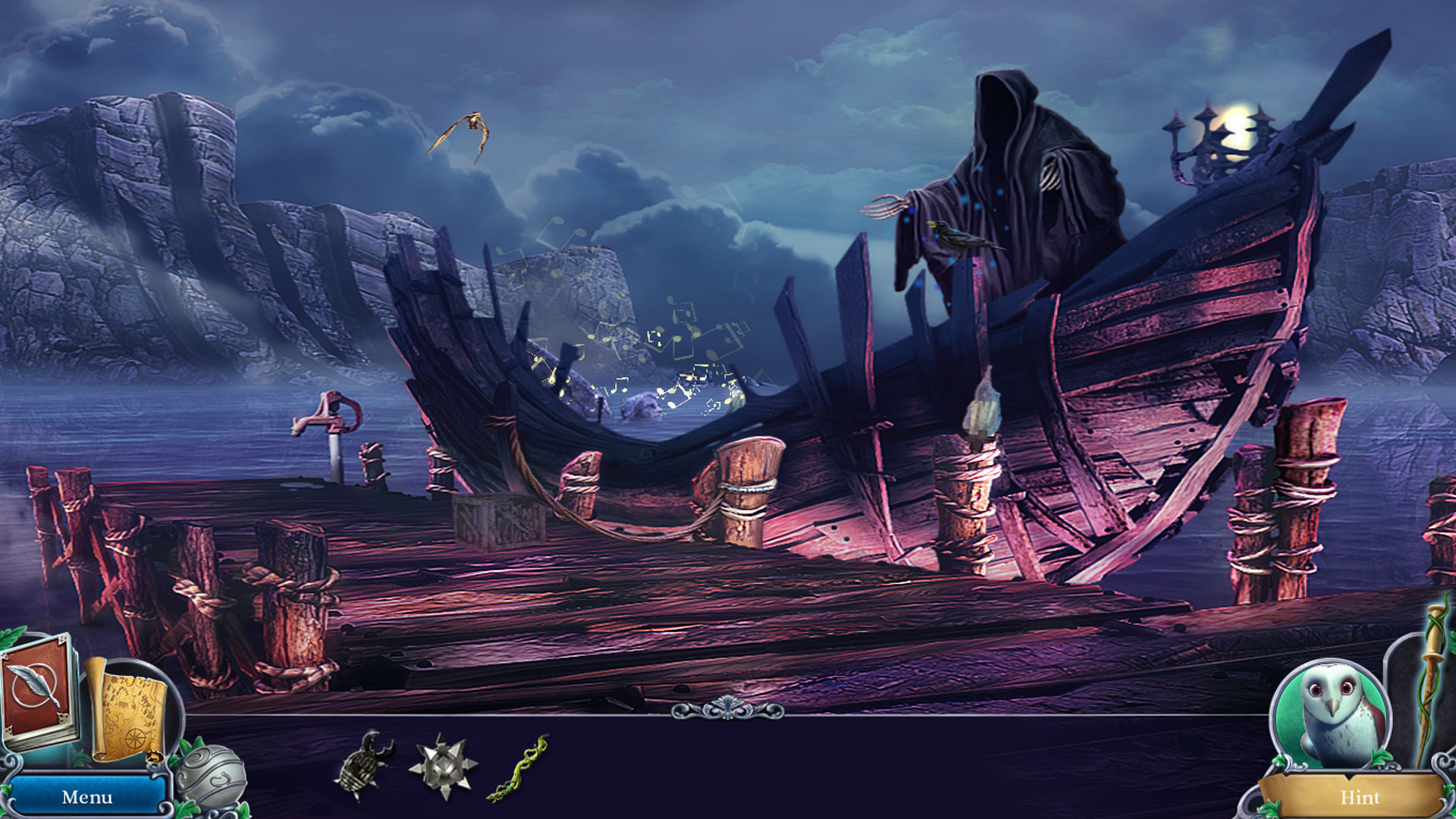The image size is (1456, 819).
Task: Select the vine-wrapped wooden staff
Action: (1431, 682)
